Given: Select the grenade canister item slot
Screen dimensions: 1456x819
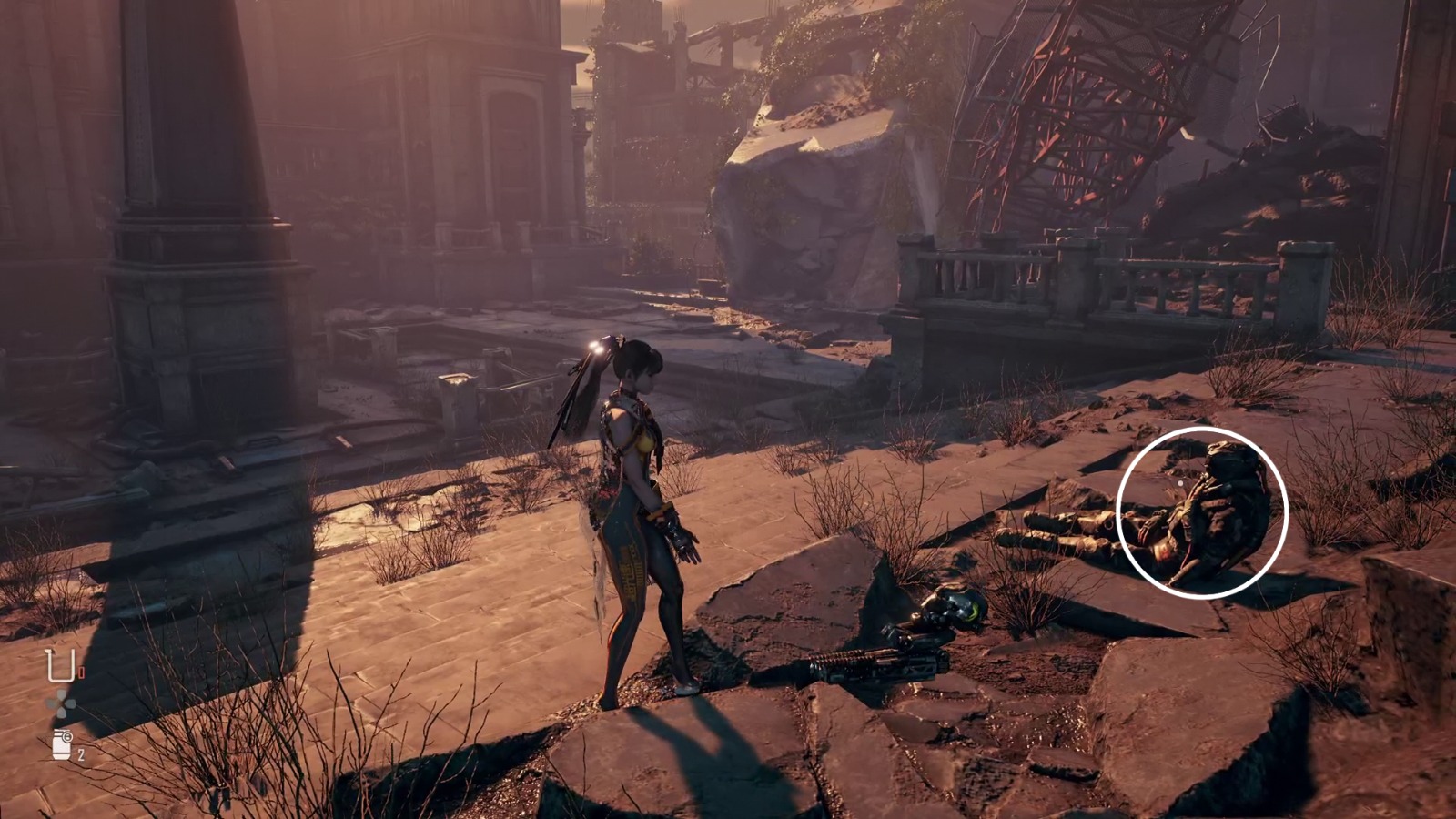Looking at the screenshot, I should (x=62, y=744).
